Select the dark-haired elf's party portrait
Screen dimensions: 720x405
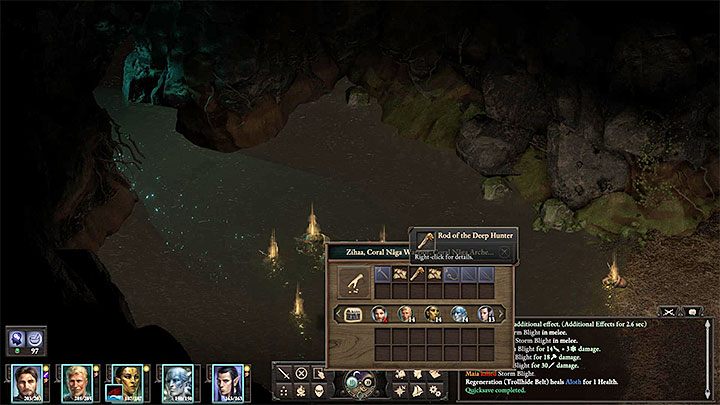click(226, 382)
